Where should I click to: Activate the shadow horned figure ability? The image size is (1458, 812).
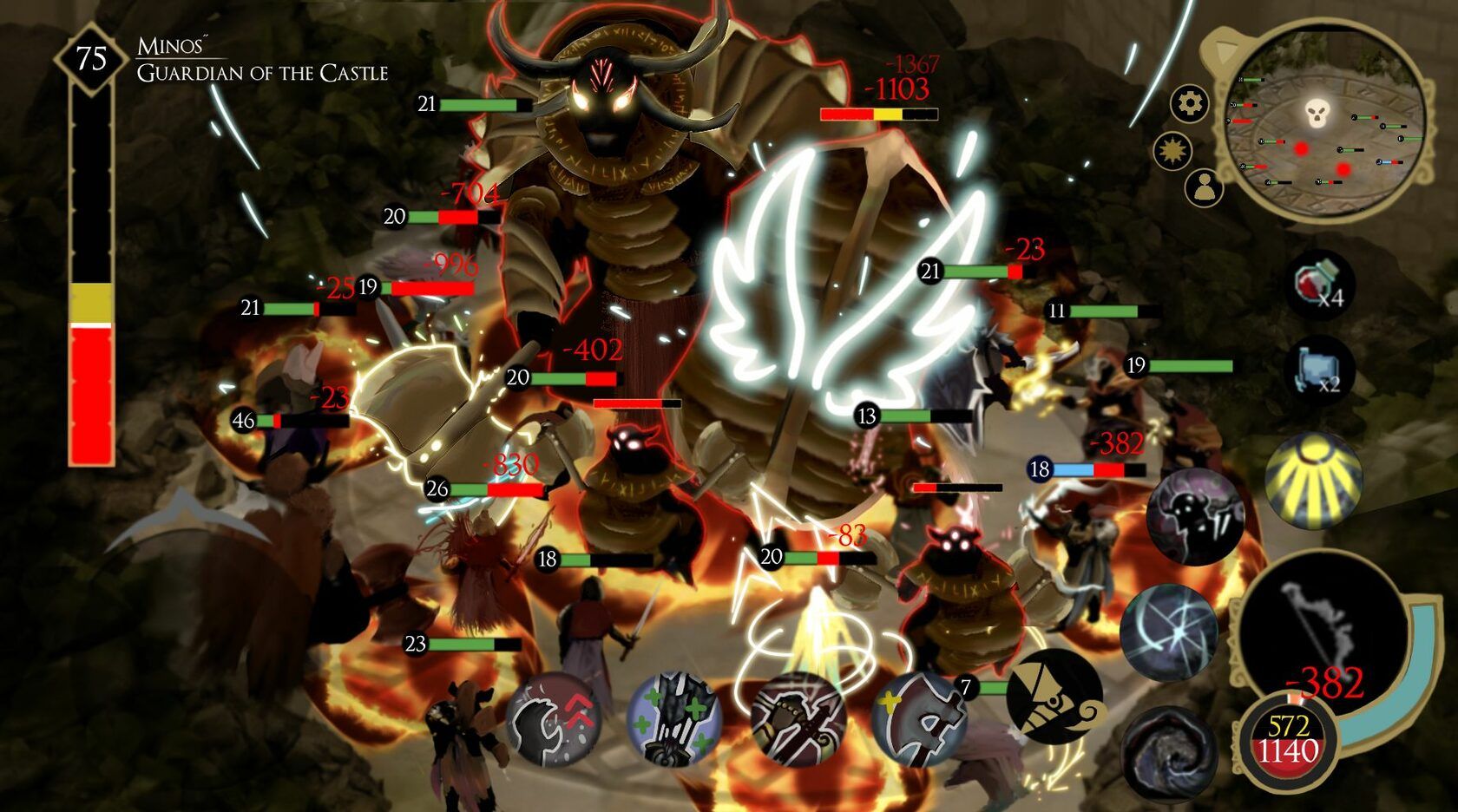point(1195,516)
